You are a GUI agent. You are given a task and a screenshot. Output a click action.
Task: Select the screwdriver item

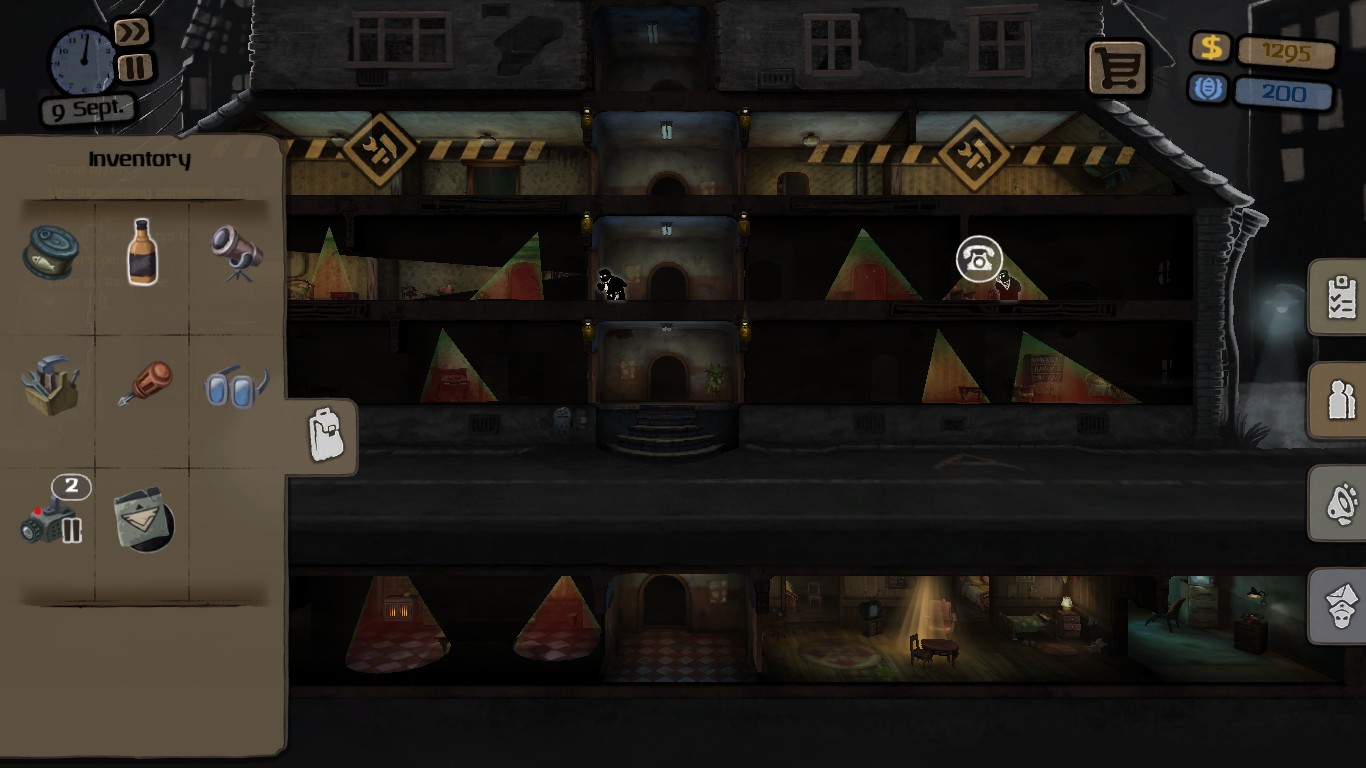tap(145, 384)
